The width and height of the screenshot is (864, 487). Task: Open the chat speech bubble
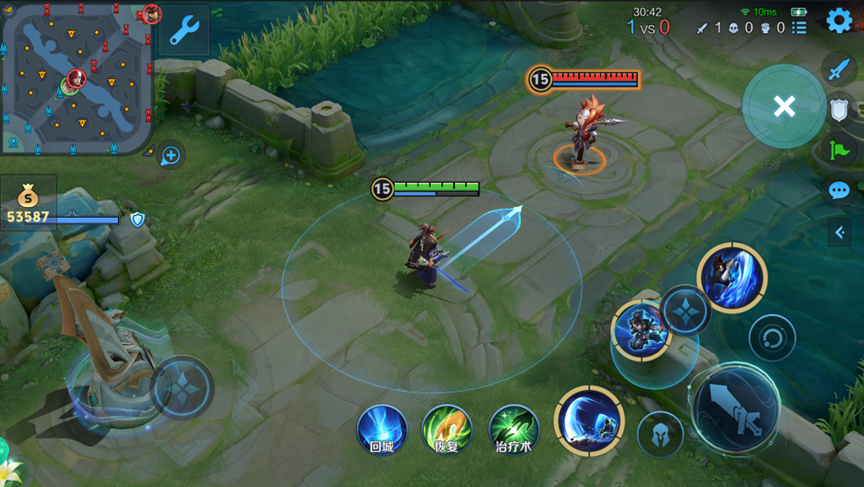tap(838, 191)
